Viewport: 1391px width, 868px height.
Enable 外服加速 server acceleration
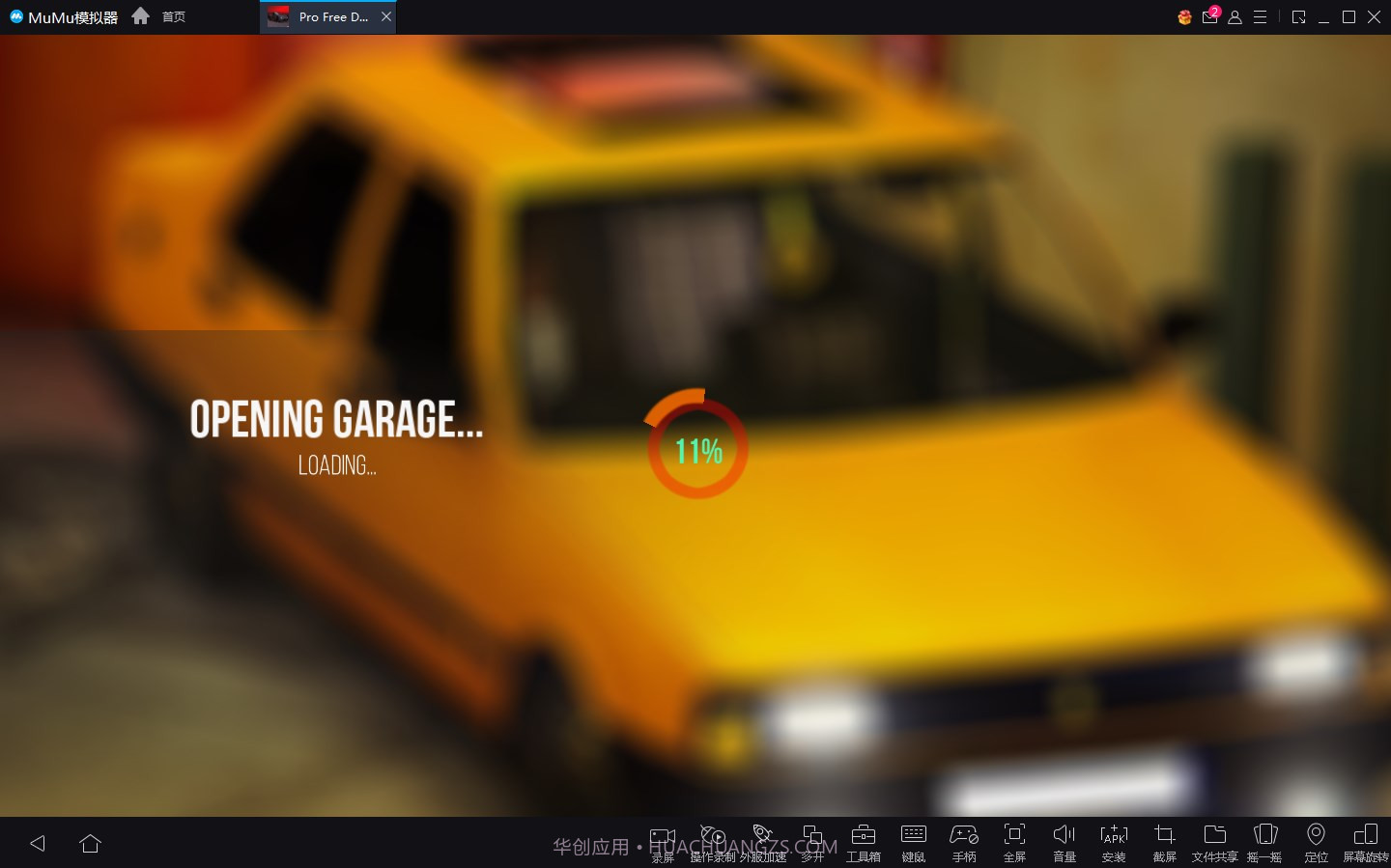pos(762,838)
